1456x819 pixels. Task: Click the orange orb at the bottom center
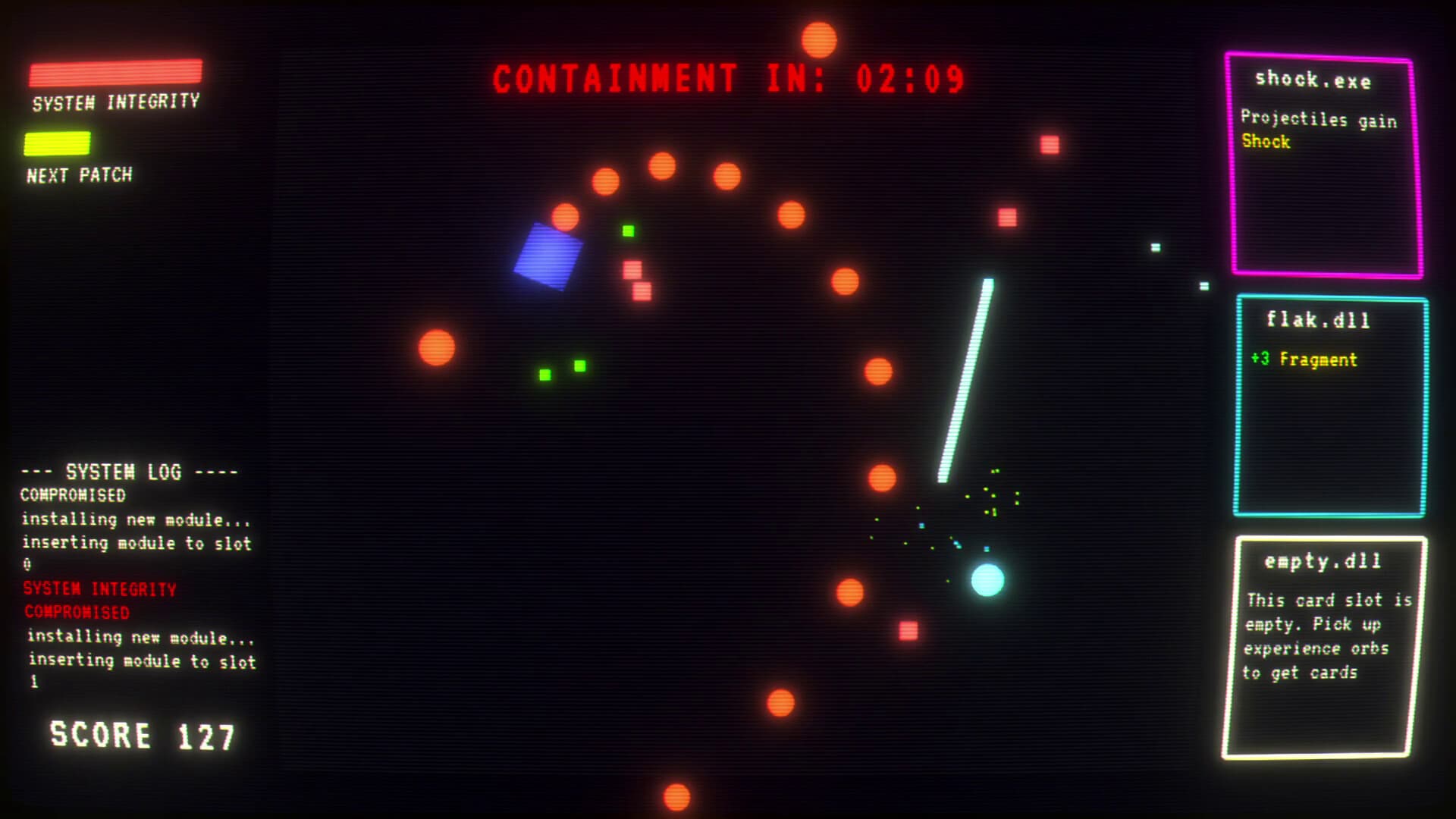(x=676, y=798)
